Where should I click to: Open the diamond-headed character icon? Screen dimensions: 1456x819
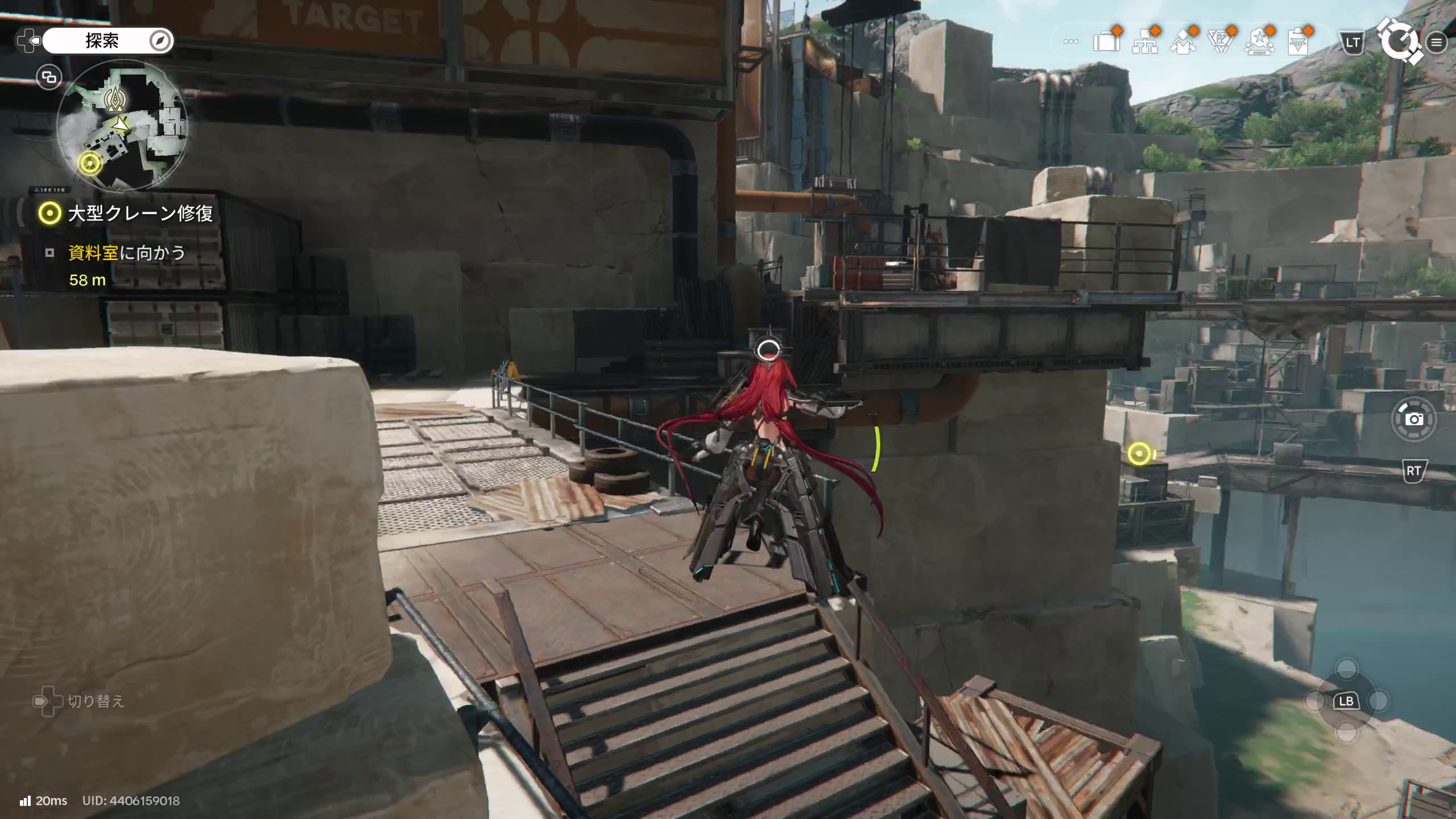(1182, 42)
